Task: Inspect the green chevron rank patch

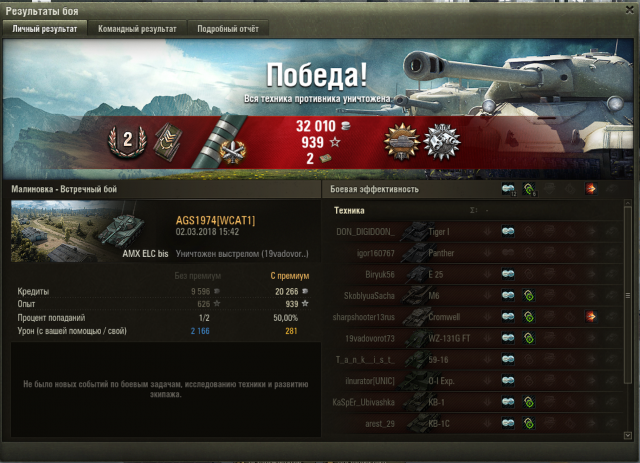Action: 166,141
